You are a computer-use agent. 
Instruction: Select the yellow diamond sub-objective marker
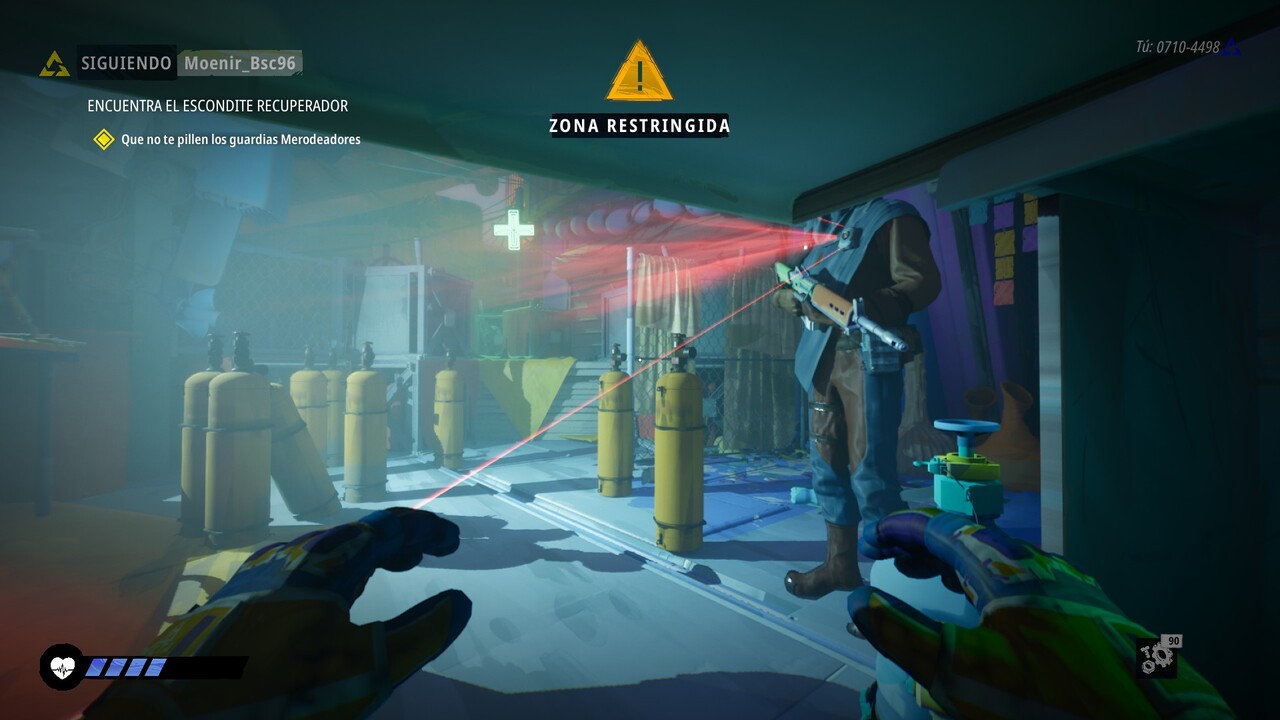coord(104,139)
